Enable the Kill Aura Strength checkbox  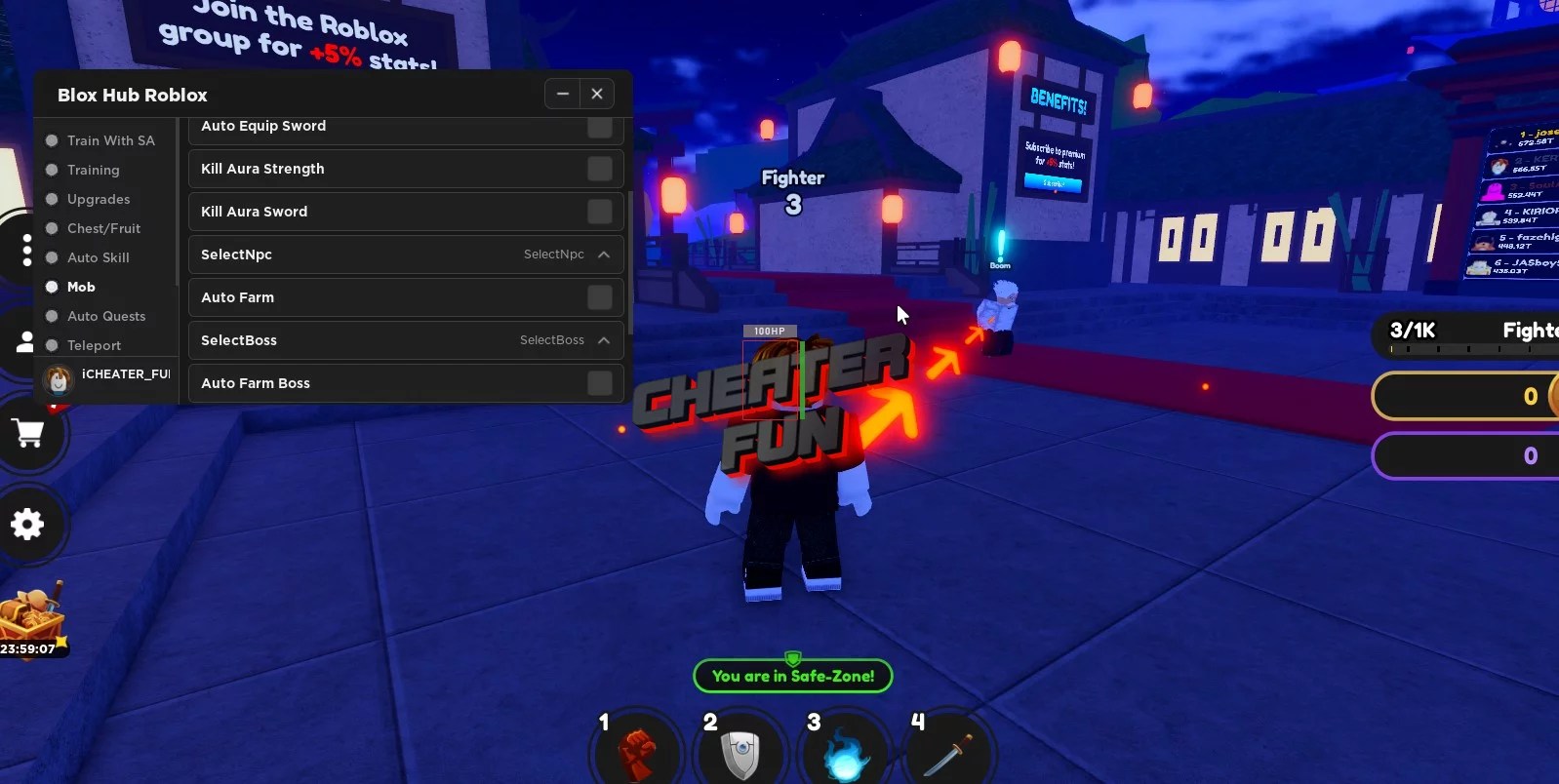tap(598, 168)
